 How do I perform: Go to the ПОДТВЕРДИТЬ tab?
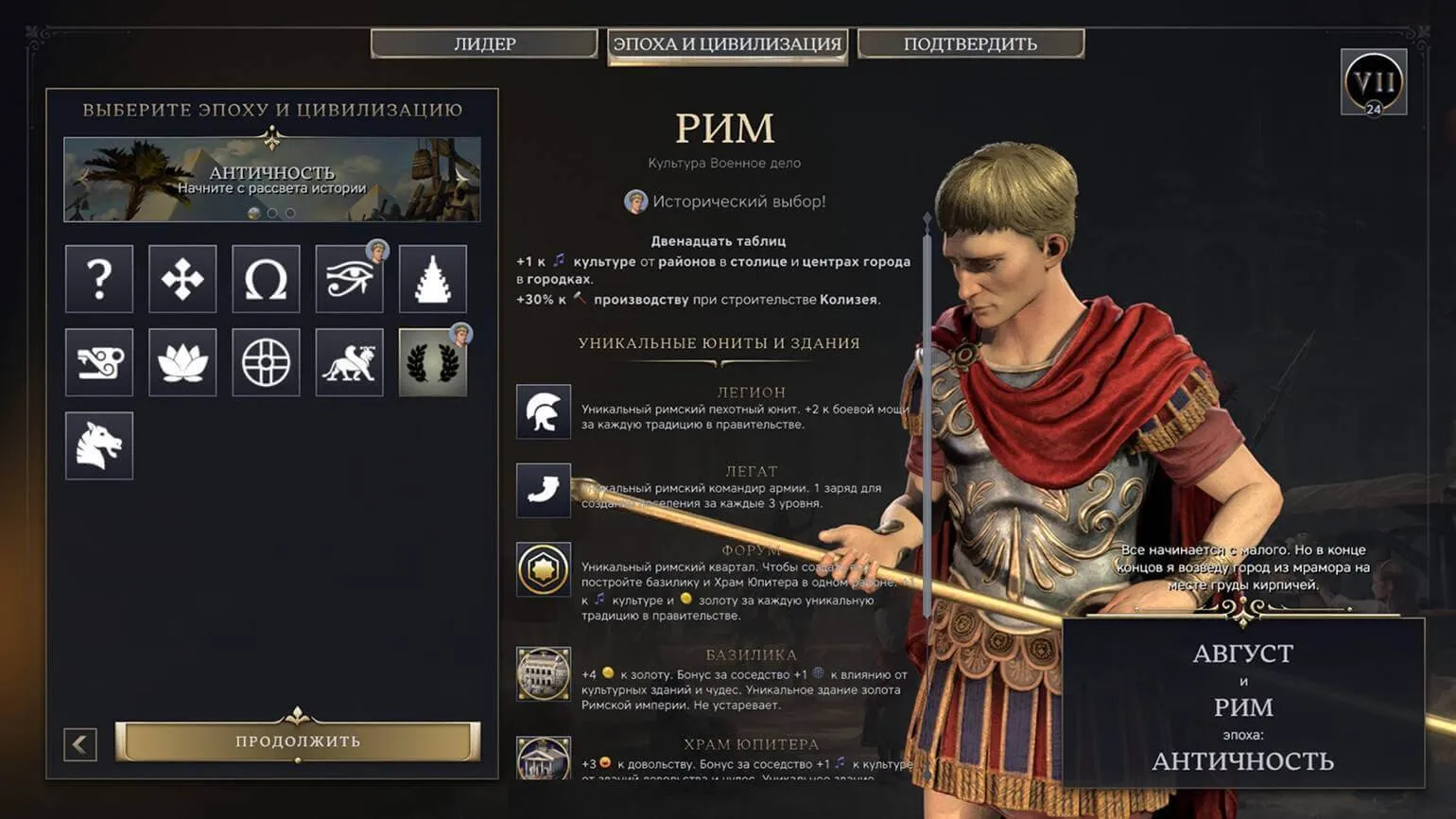[x=970, y=44]
